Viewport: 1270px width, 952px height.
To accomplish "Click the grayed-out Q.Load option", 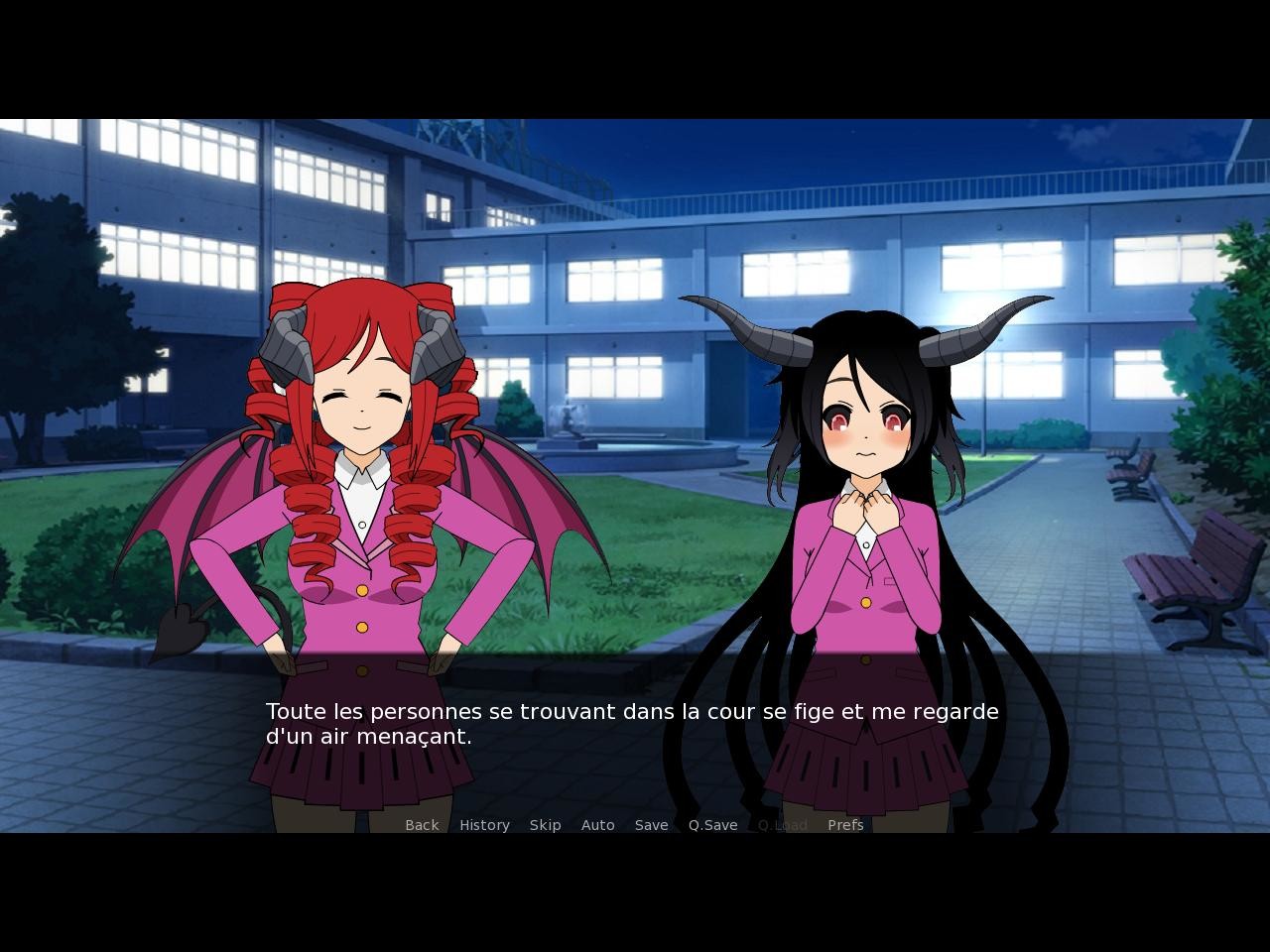I will tap(781, 824).
